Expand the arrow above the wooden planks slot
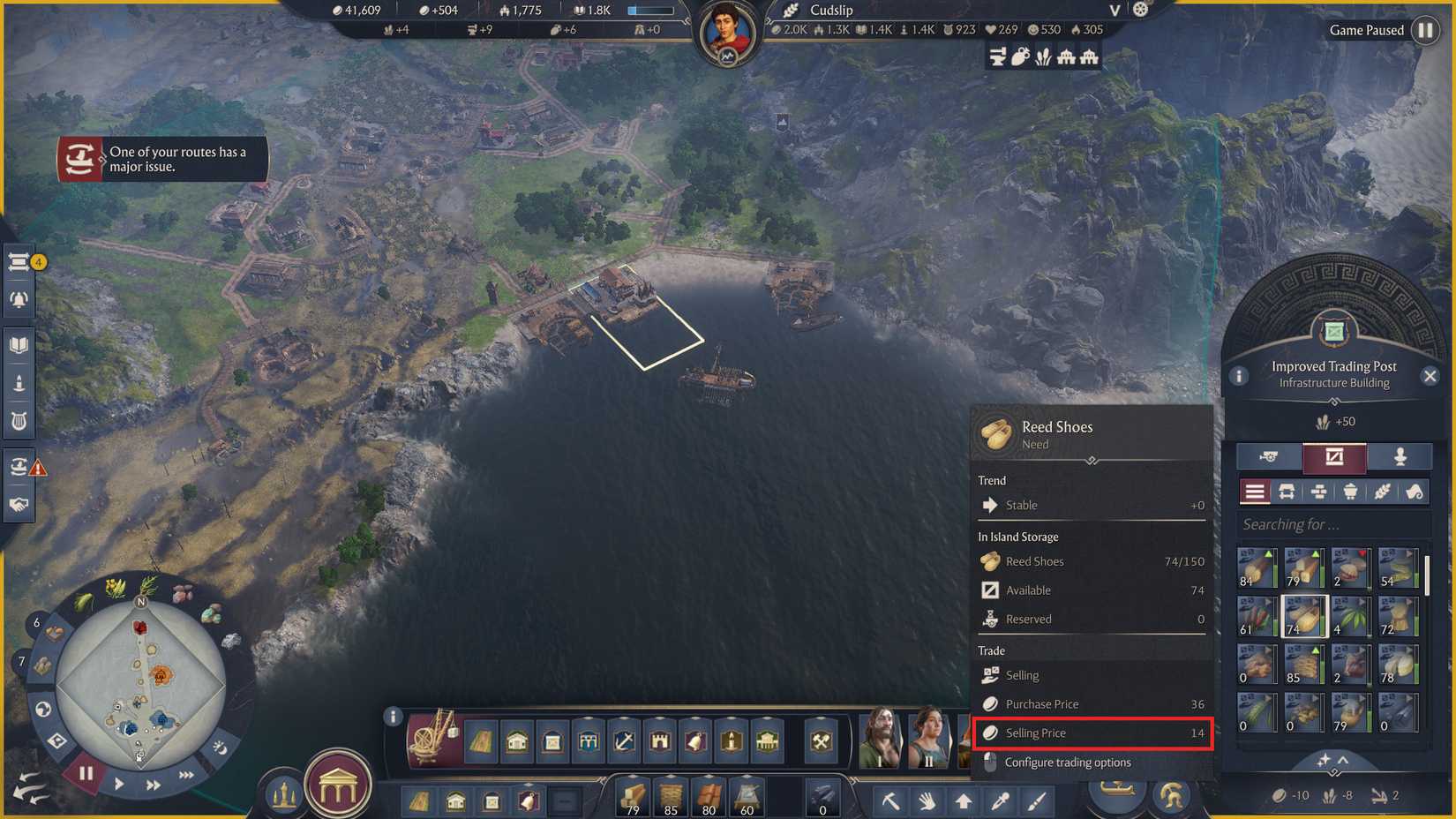The width and height of the screenshot is (1456, 819). coord(633,777)
